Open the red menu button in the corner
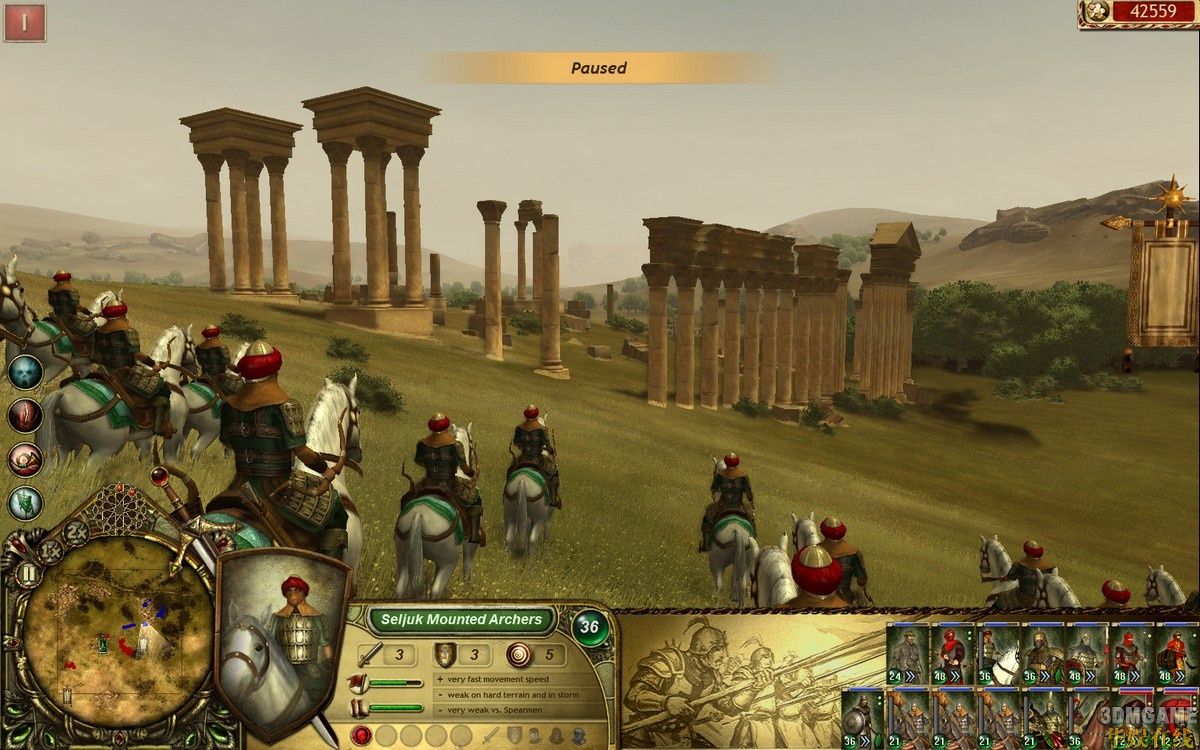 (25, 23)
